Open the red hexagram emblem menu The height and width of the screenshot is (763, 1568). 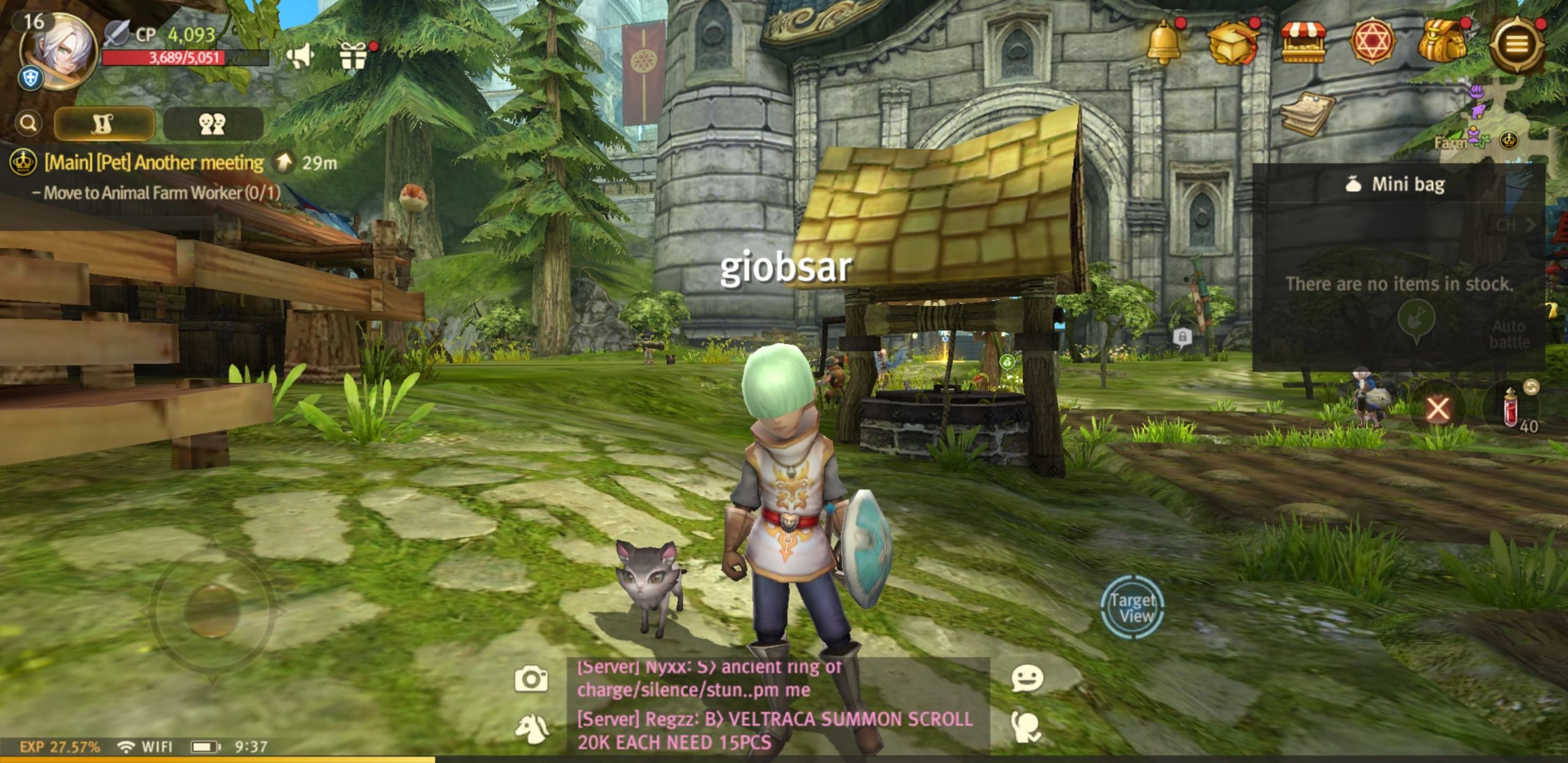coord(1372,43)
